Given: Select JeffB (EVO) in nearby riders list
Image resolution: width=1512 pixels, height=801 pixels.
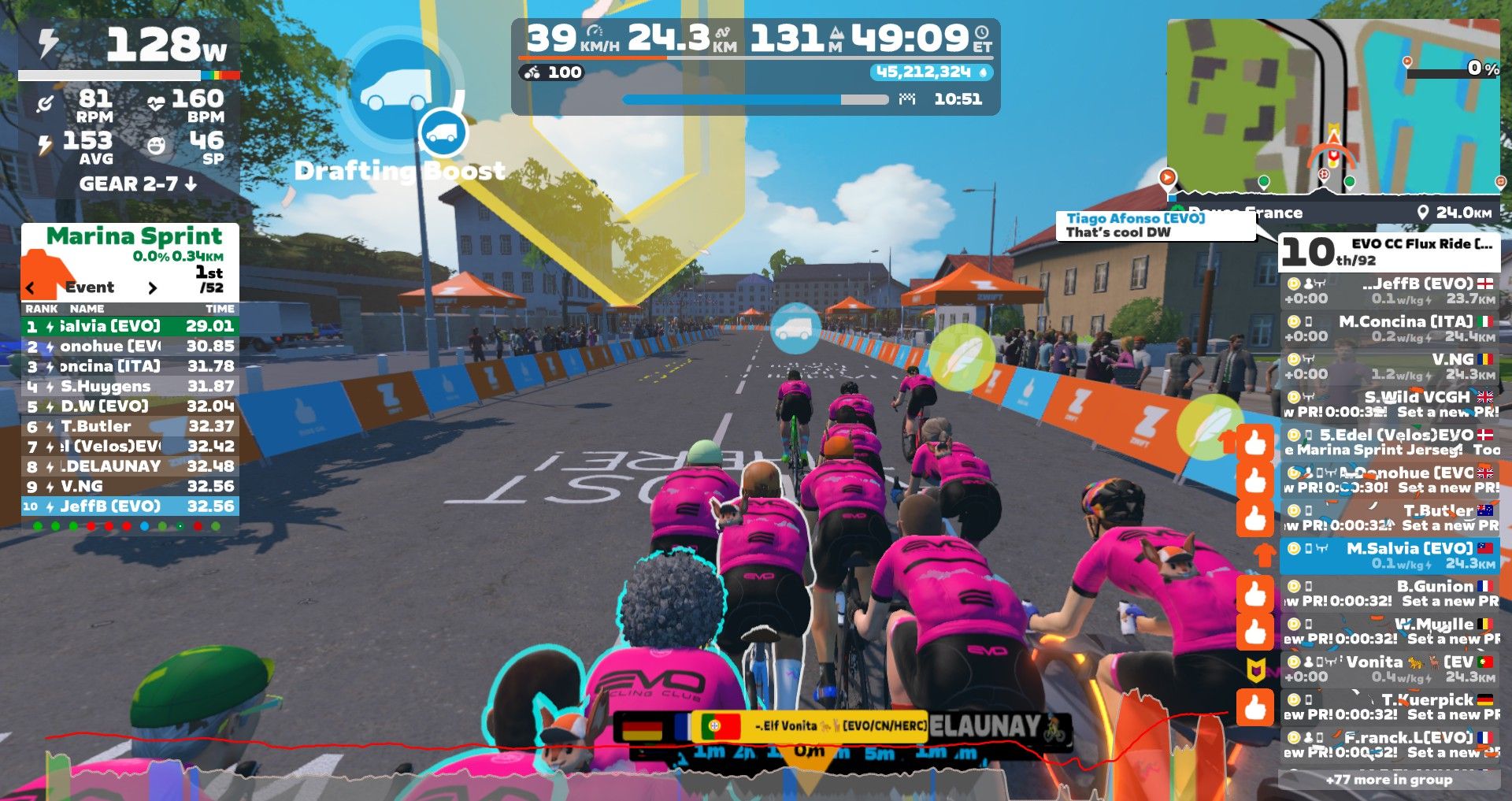Looking at the screenshot, I should coord(1390,291).
